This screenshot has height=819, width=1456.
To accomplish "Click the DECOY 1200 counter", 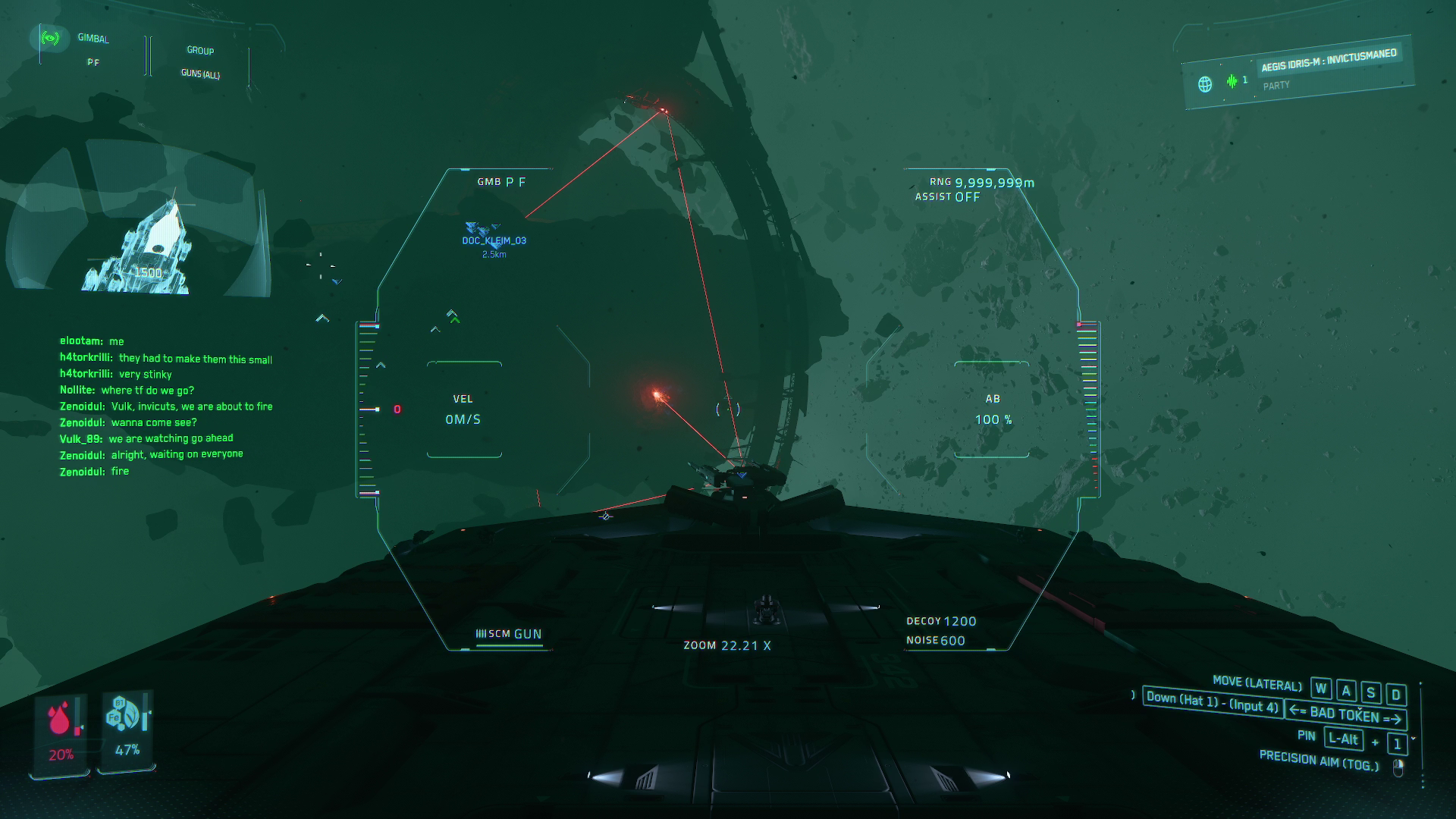I will [942, 620].
